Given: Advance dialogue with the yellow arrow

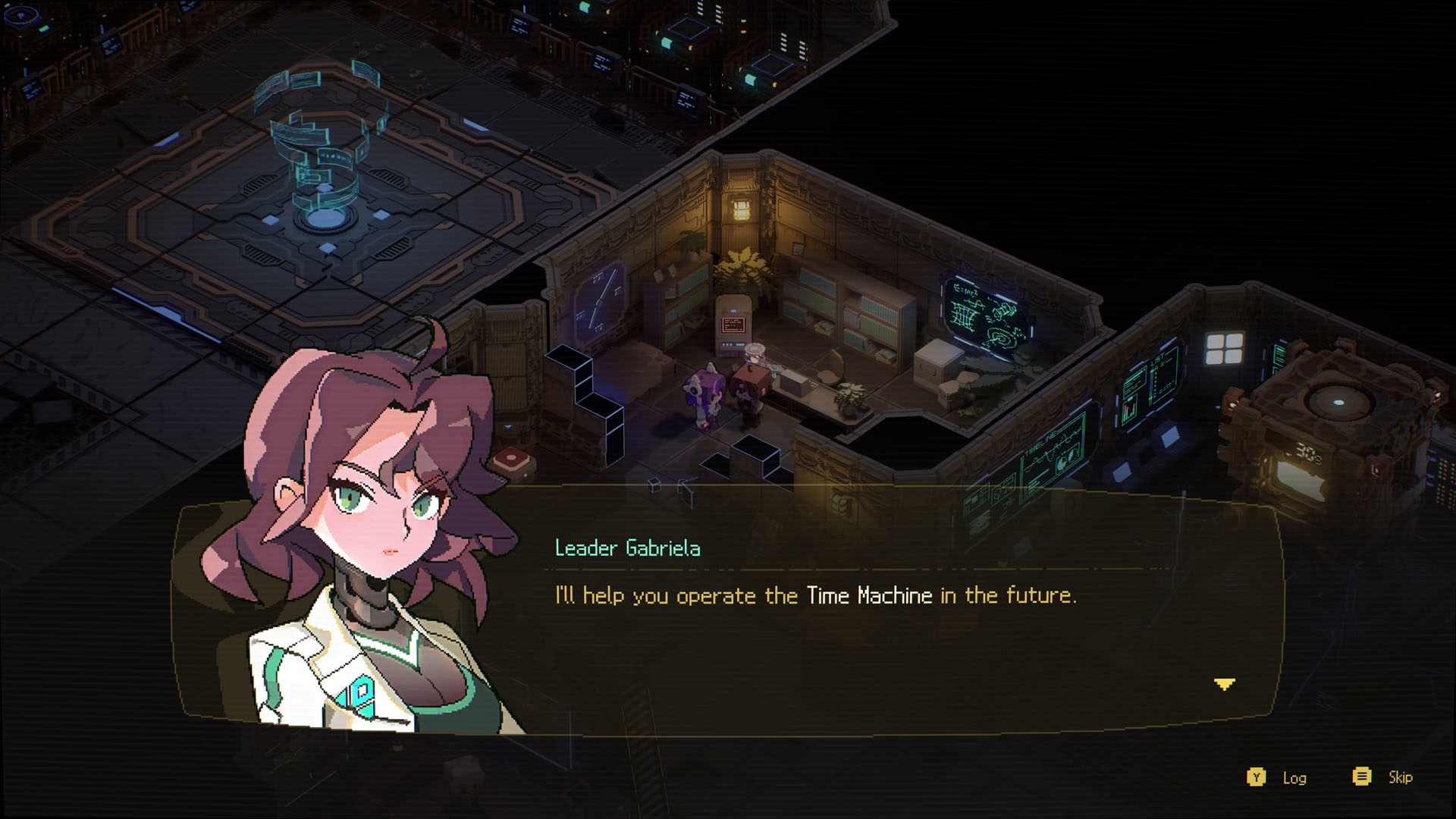Looking at the screenshot, I should click(x=1224, y=684).
